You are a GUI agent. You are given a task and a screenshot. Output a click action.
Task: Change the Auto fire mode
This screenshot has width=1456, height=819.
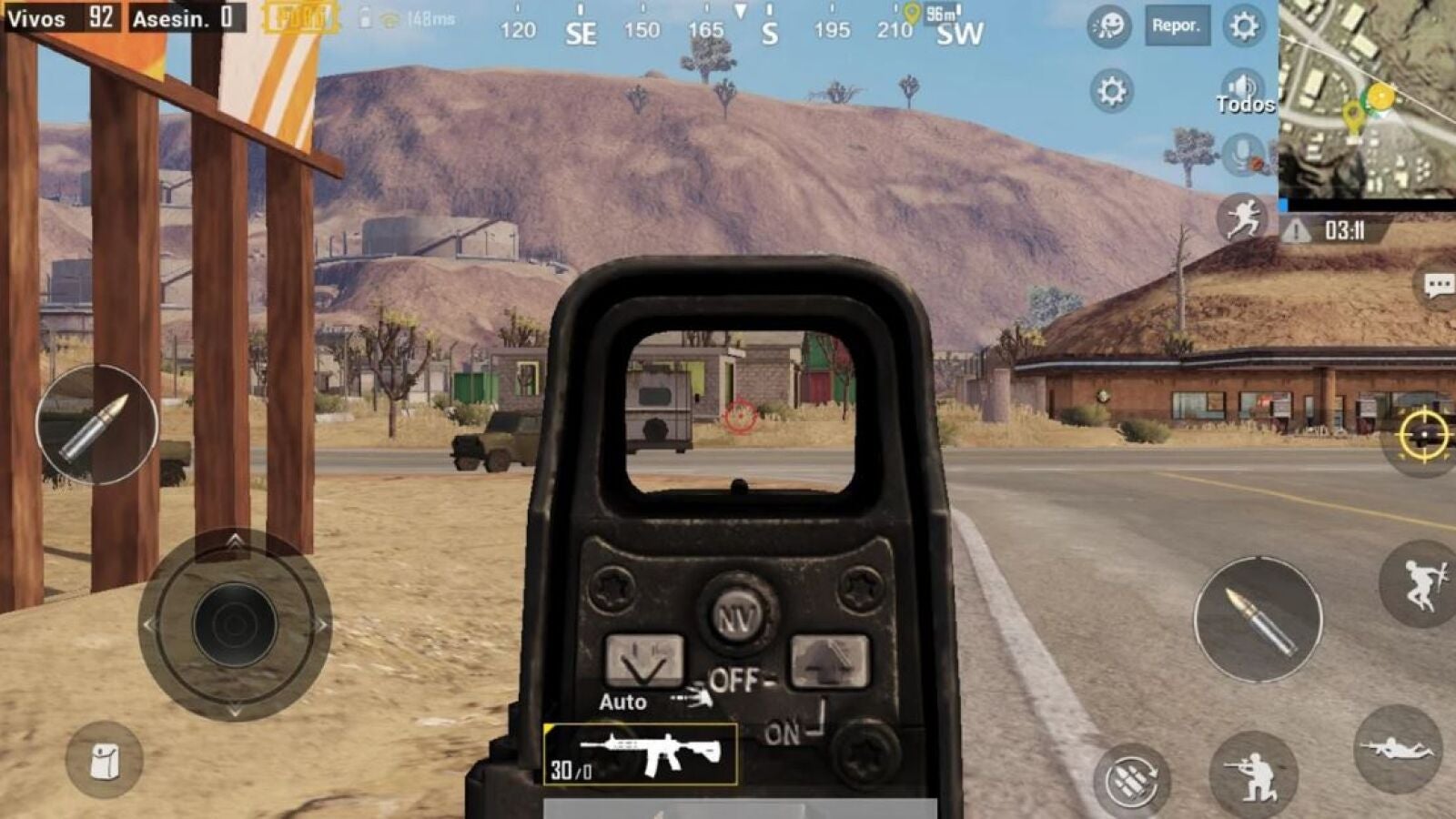[622, 702]
